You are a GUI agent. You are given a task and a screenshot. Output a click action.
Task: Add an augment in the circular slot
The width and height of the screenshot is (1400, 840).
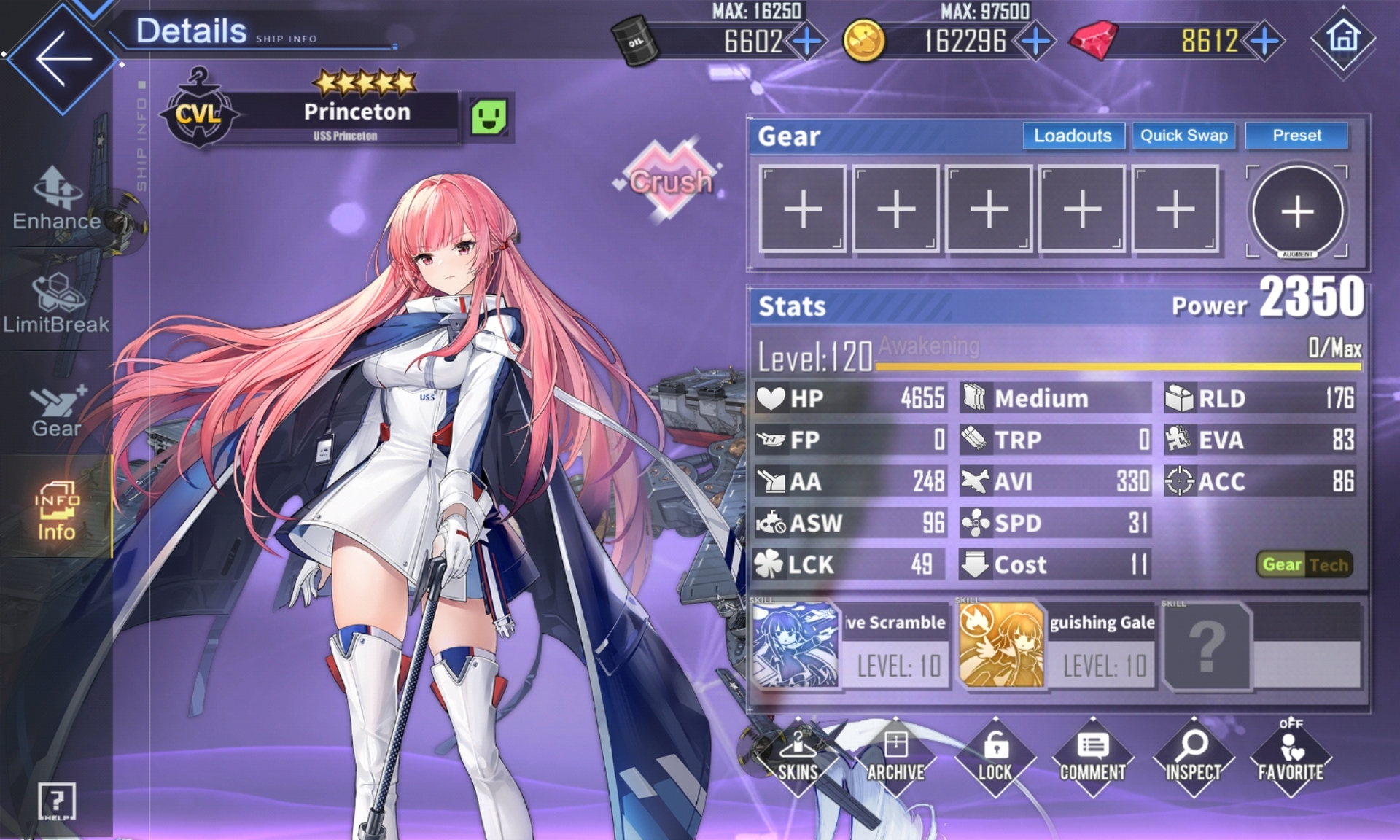pyautogui.click(x=1297, y=211)
